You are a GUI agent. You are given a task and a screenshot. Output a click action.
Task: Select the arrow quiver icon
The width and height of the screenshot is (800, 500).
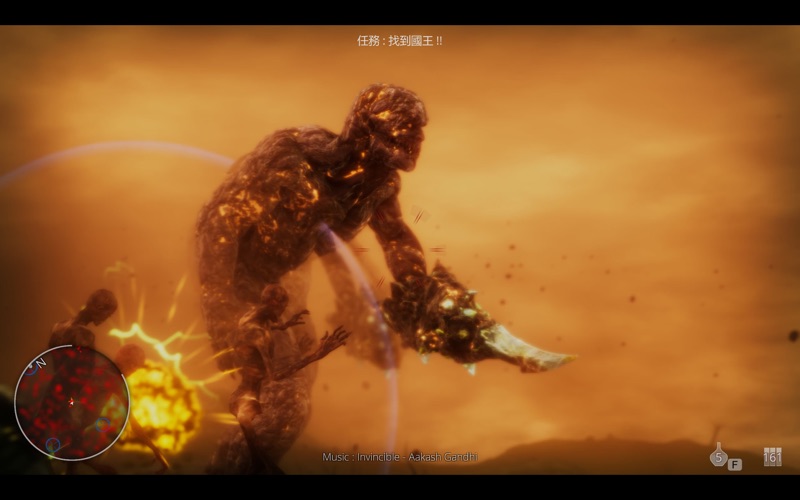point(772,456)
